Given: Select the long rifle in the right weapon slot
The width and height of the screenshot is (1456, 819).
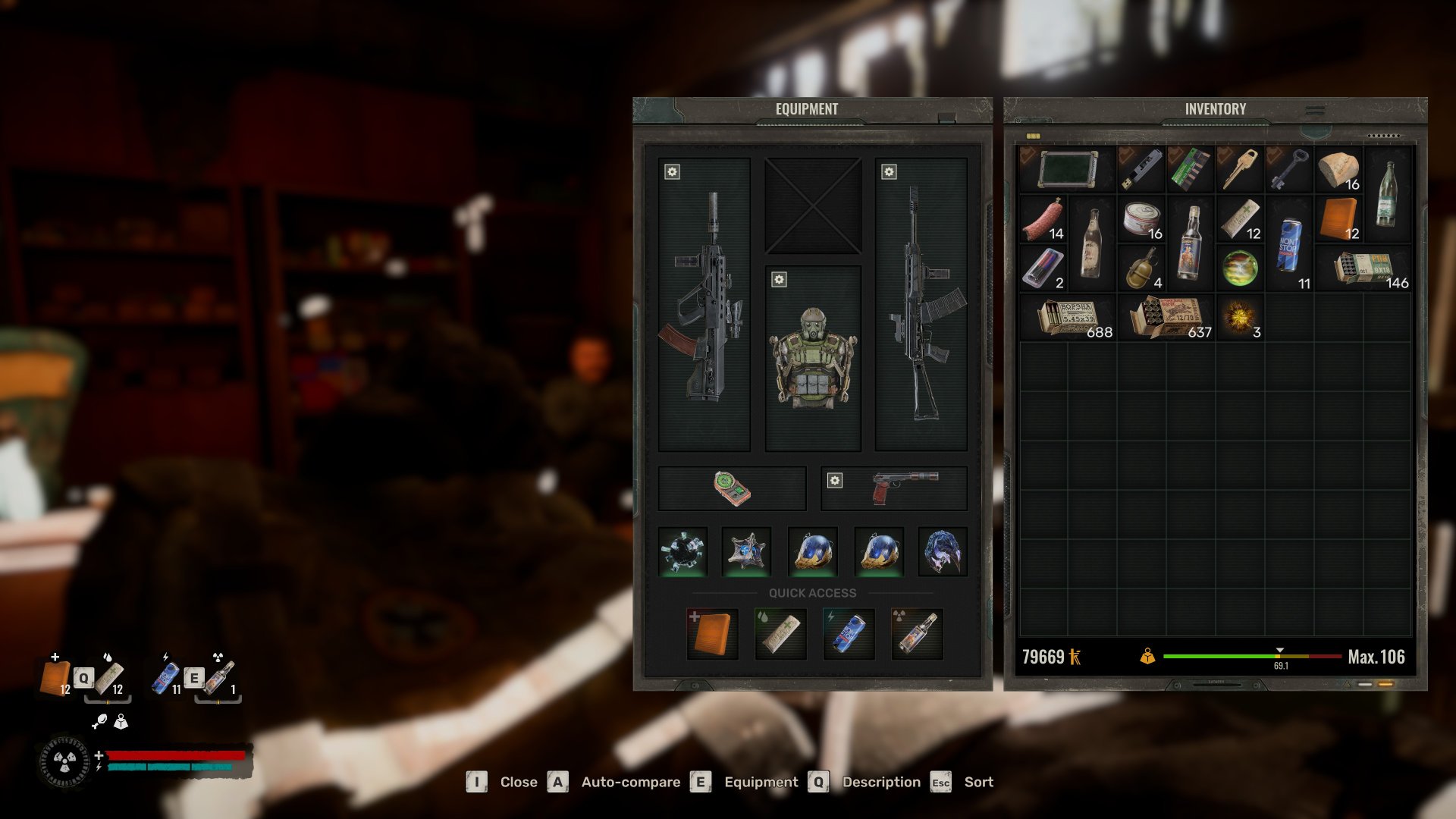Looking at the screenshot, I should [x=921, y=303].
